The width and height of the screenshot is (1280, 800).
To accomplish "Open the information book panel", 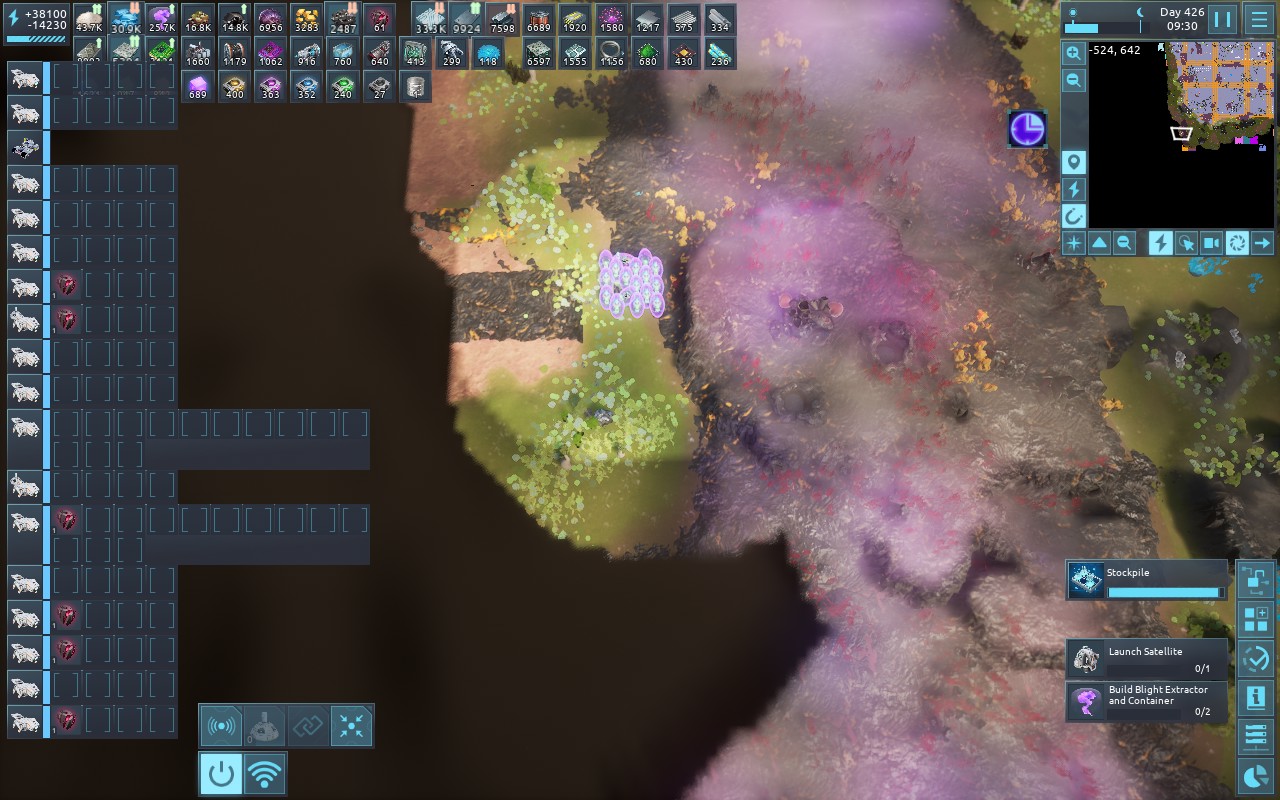I will [1255, 698].
